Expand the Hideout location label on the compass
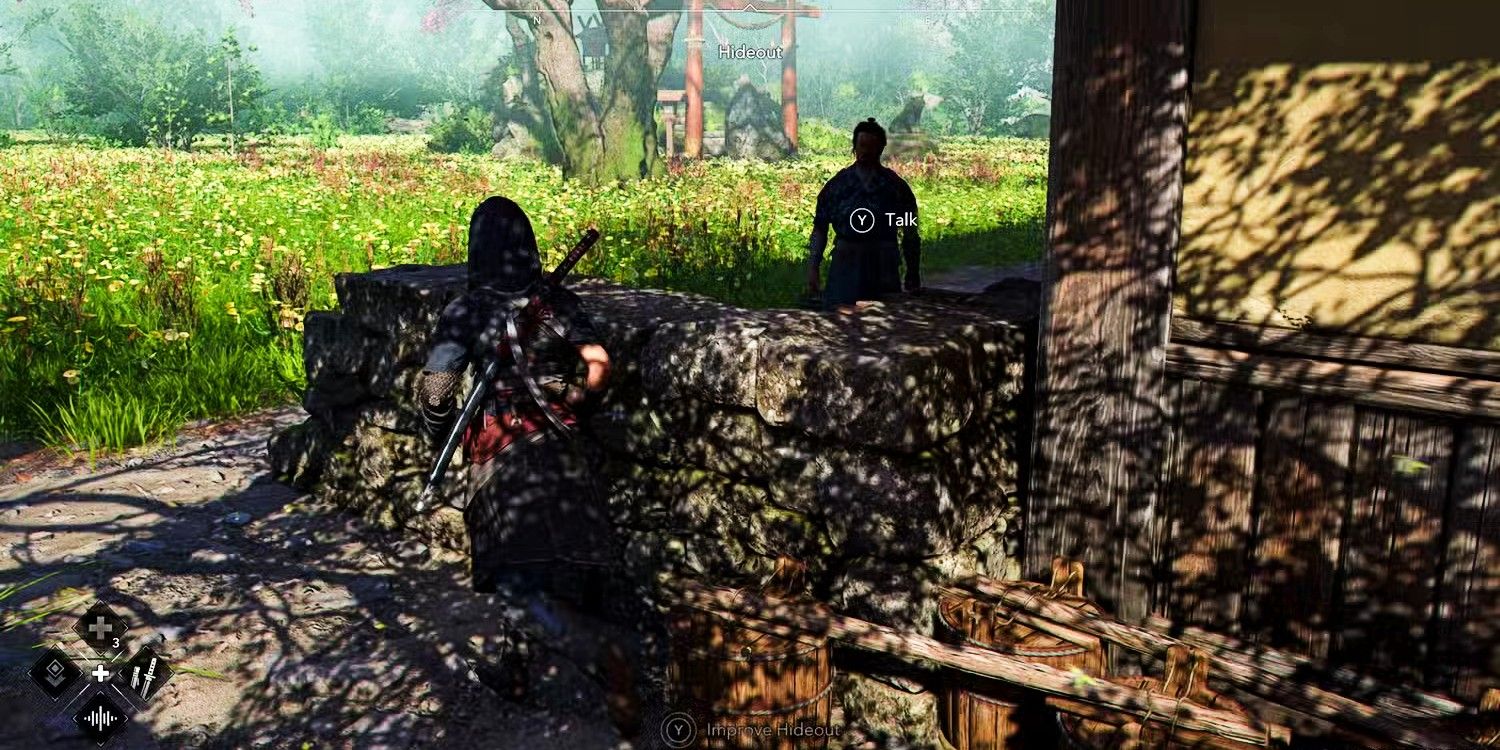 [x=749, y=52]
